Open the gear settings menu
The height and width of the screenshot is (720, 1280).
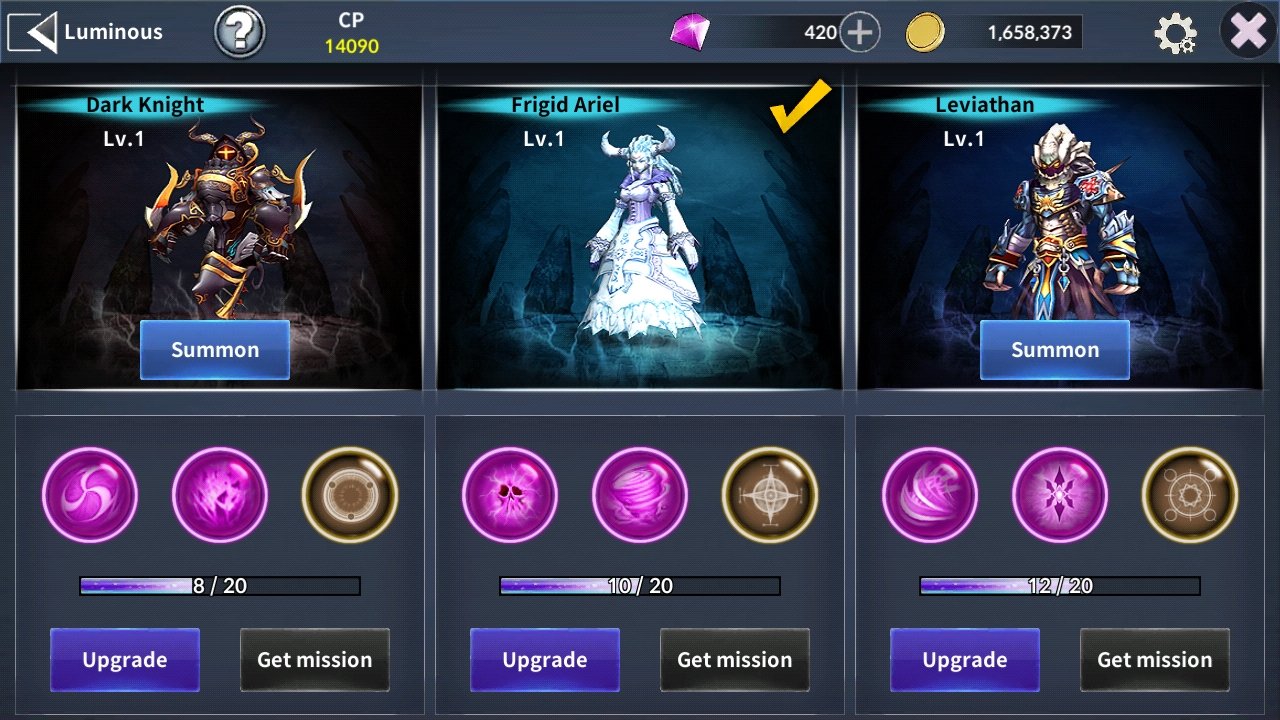pos(1175,33)
